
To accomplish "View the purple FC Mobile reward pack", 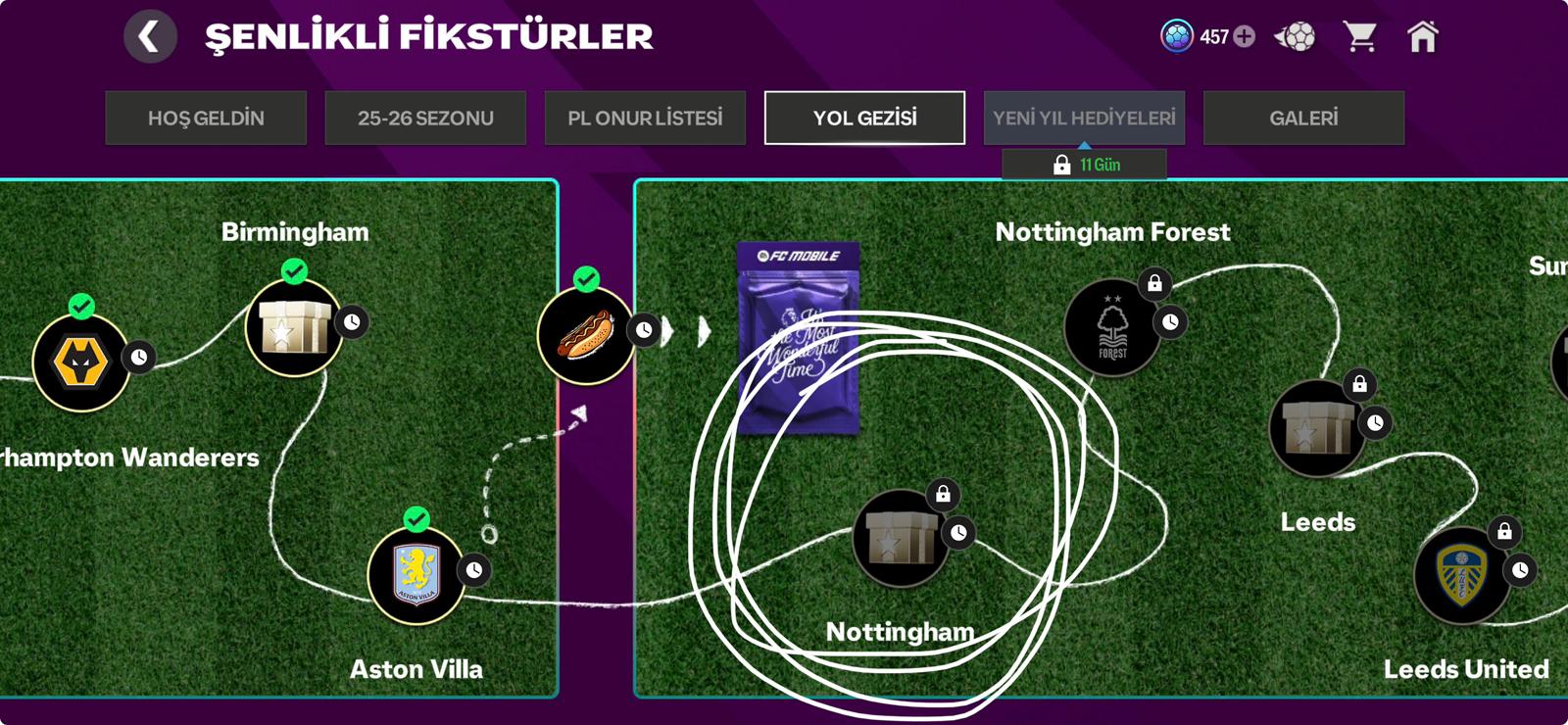I will pos(798,338).
